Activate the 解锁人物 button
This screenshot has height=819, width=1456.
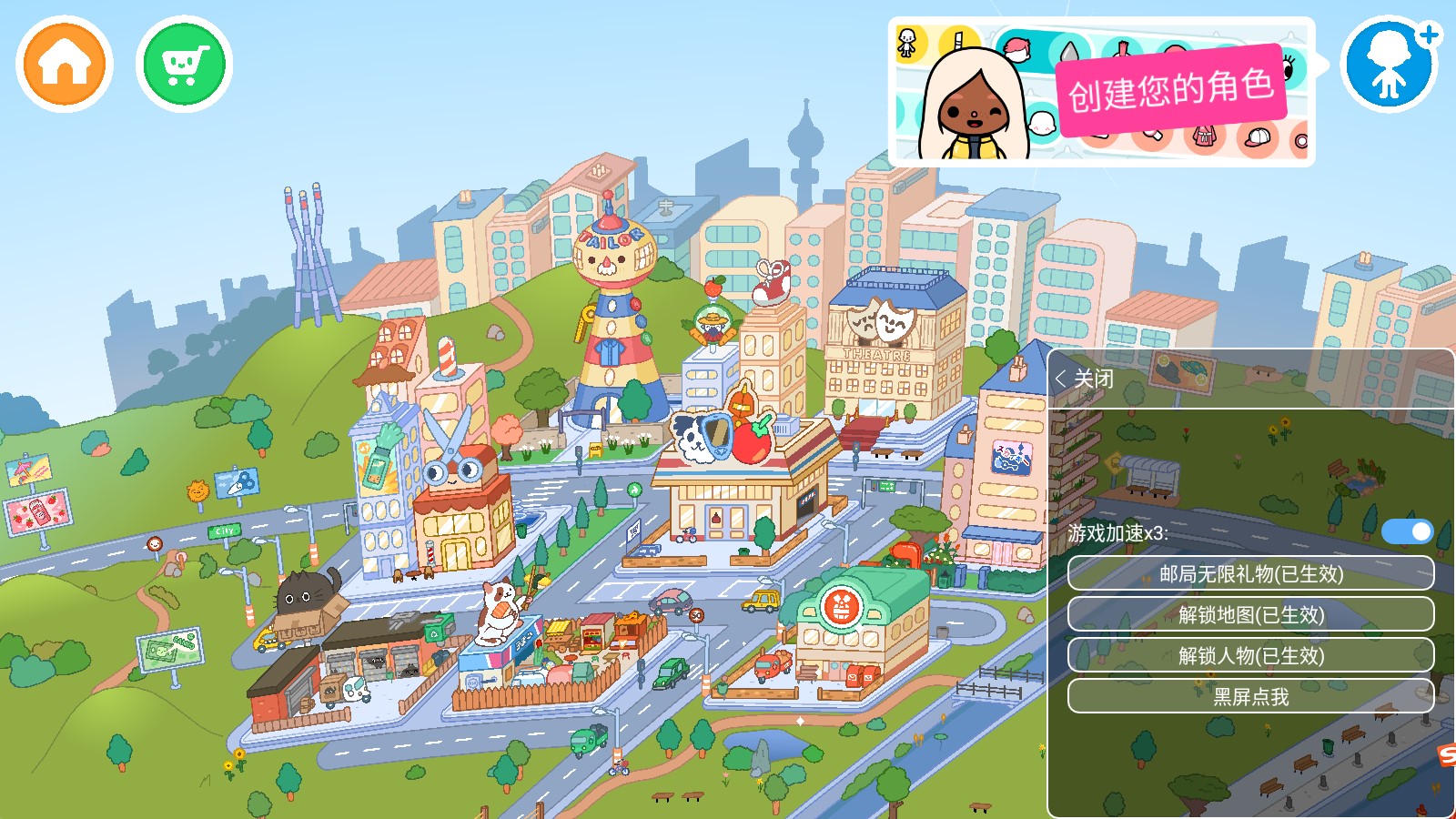pos(1250,656)
